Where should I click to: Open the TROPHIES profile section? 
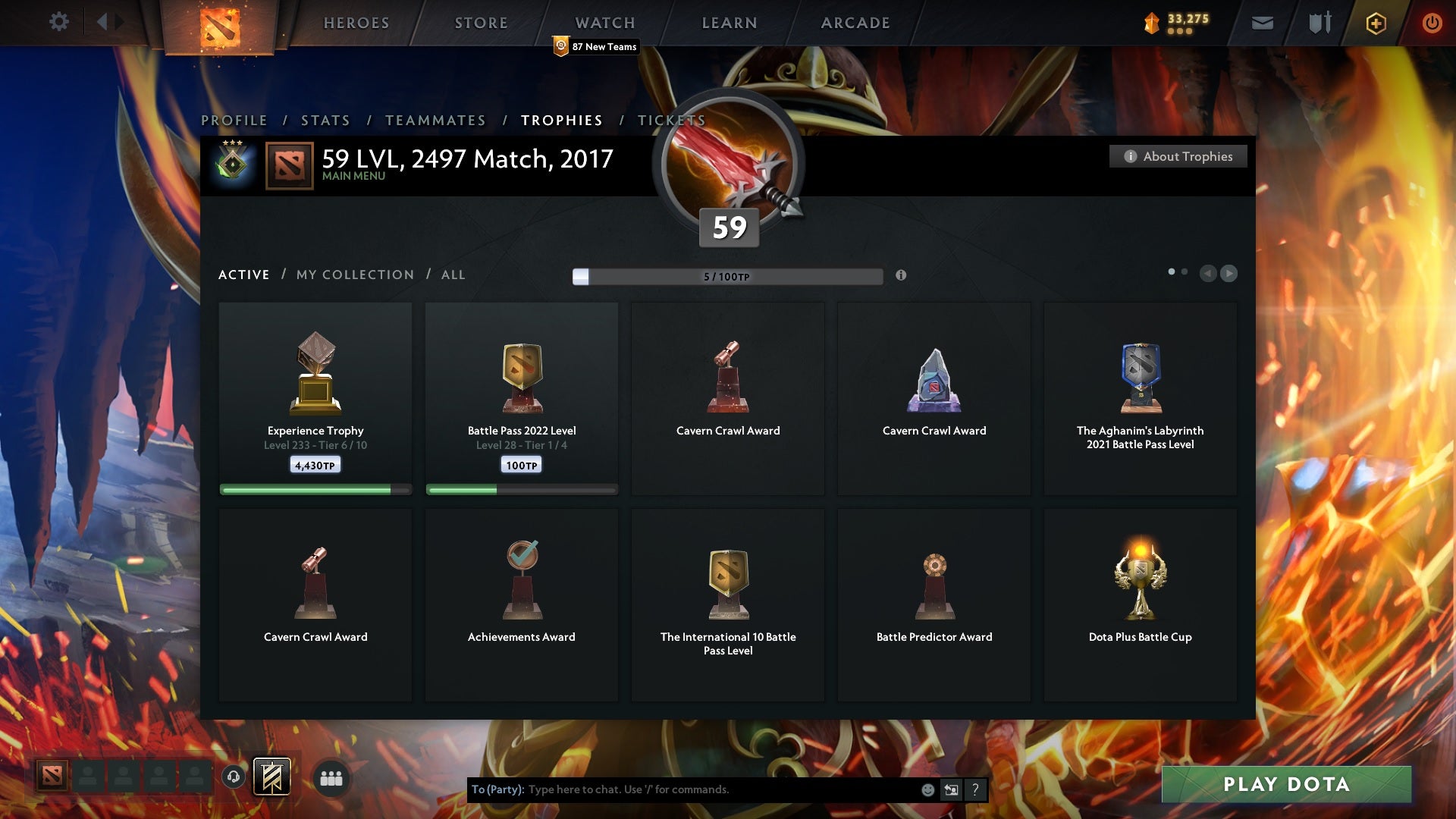pyautogui.click(x=561, y=120)
